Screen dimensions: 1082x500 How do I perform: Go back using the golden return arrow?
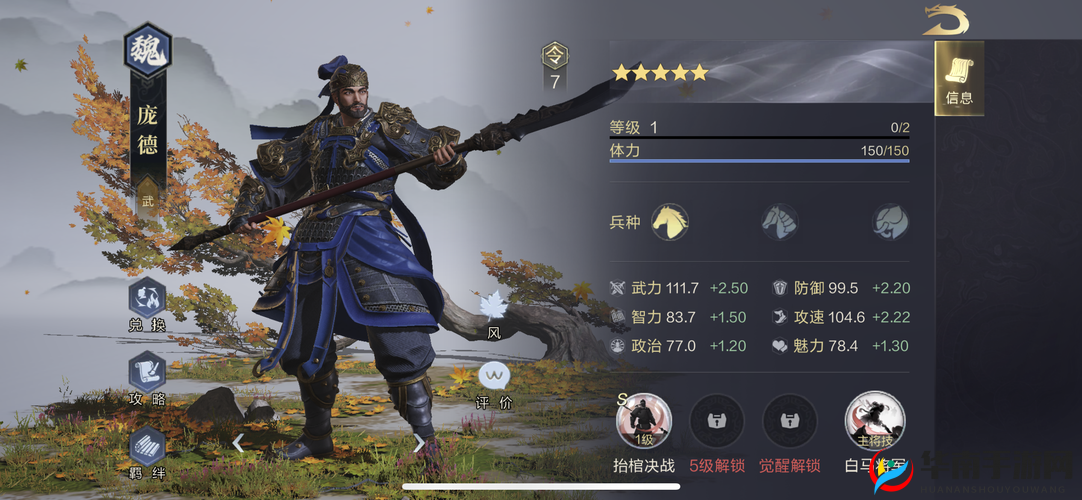[945, 19]
